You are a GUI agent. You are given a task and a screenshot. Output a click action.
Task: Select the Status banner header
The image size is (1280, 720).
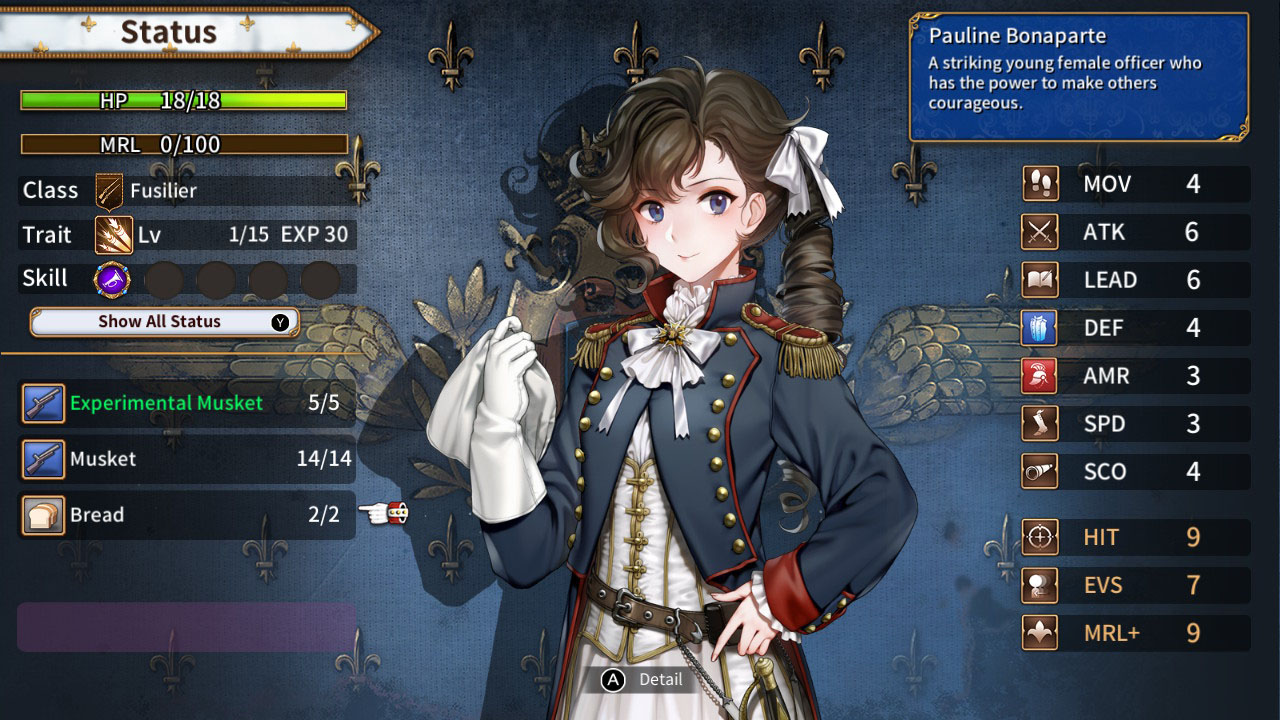(x=170, y=32)
